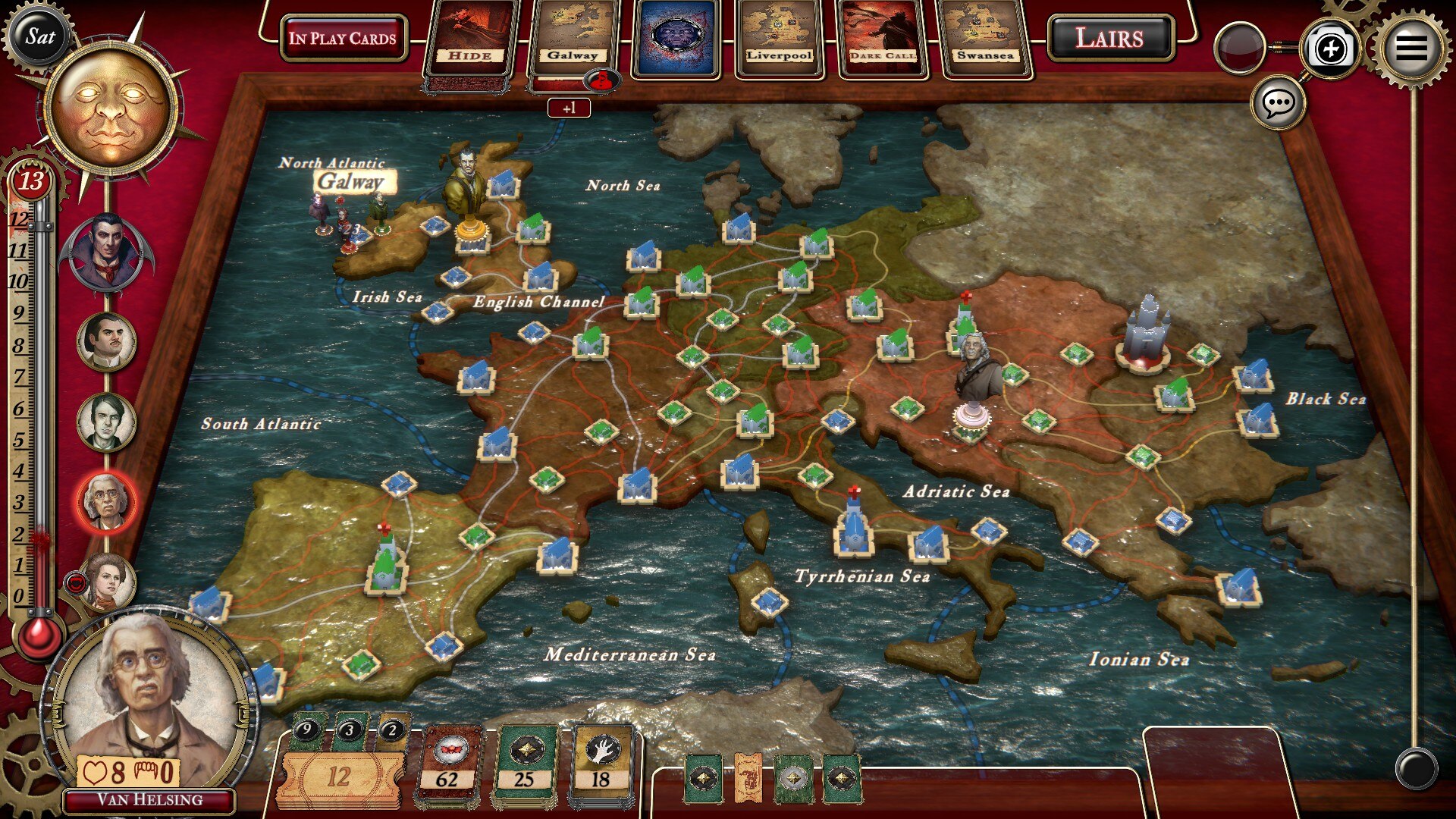
Task: Click the ticket stack showing 12
Action: [x=339, y=776]
